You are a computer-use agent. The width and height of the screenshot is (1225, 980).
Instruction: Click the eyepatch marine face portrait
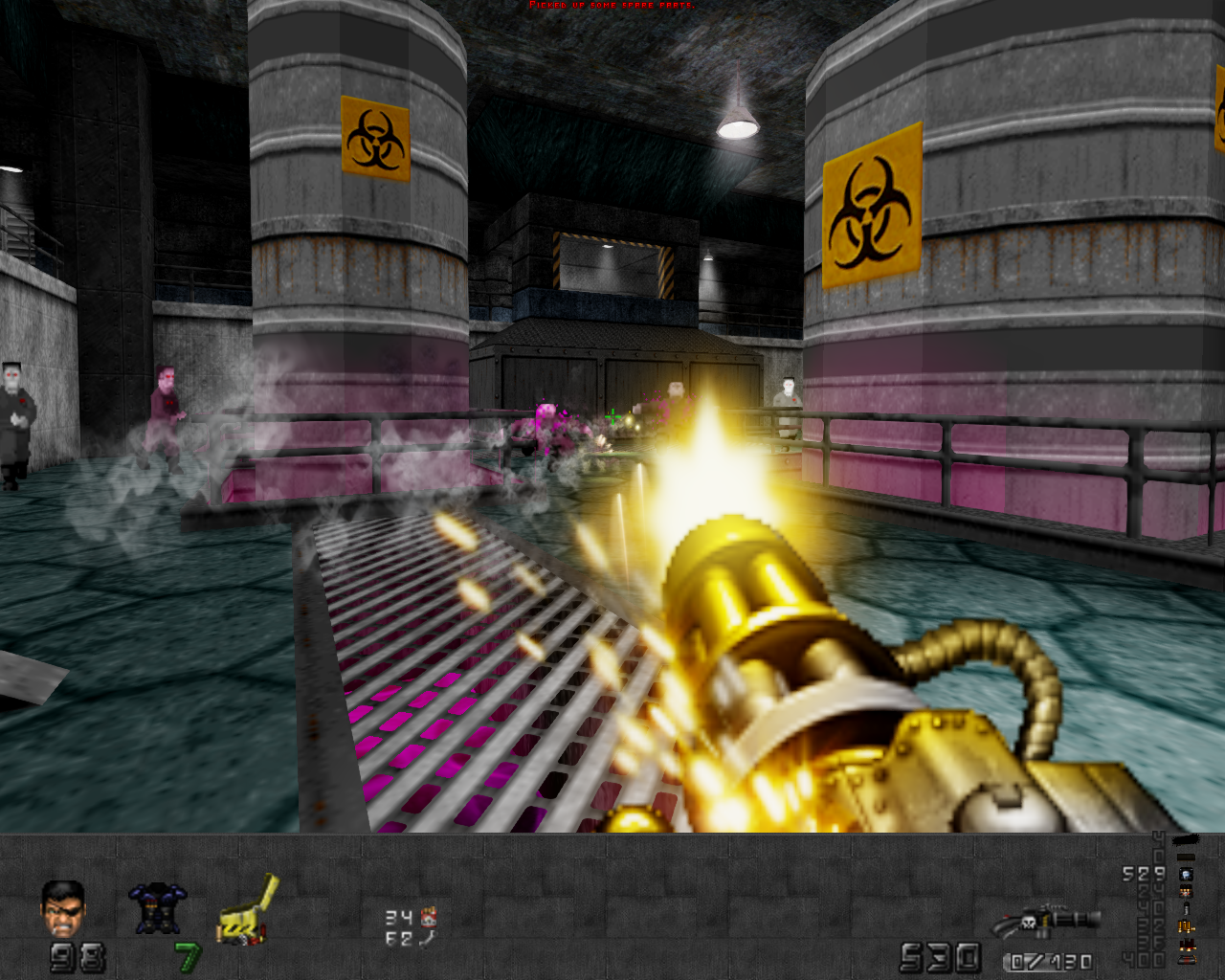[x=63, y=908]
